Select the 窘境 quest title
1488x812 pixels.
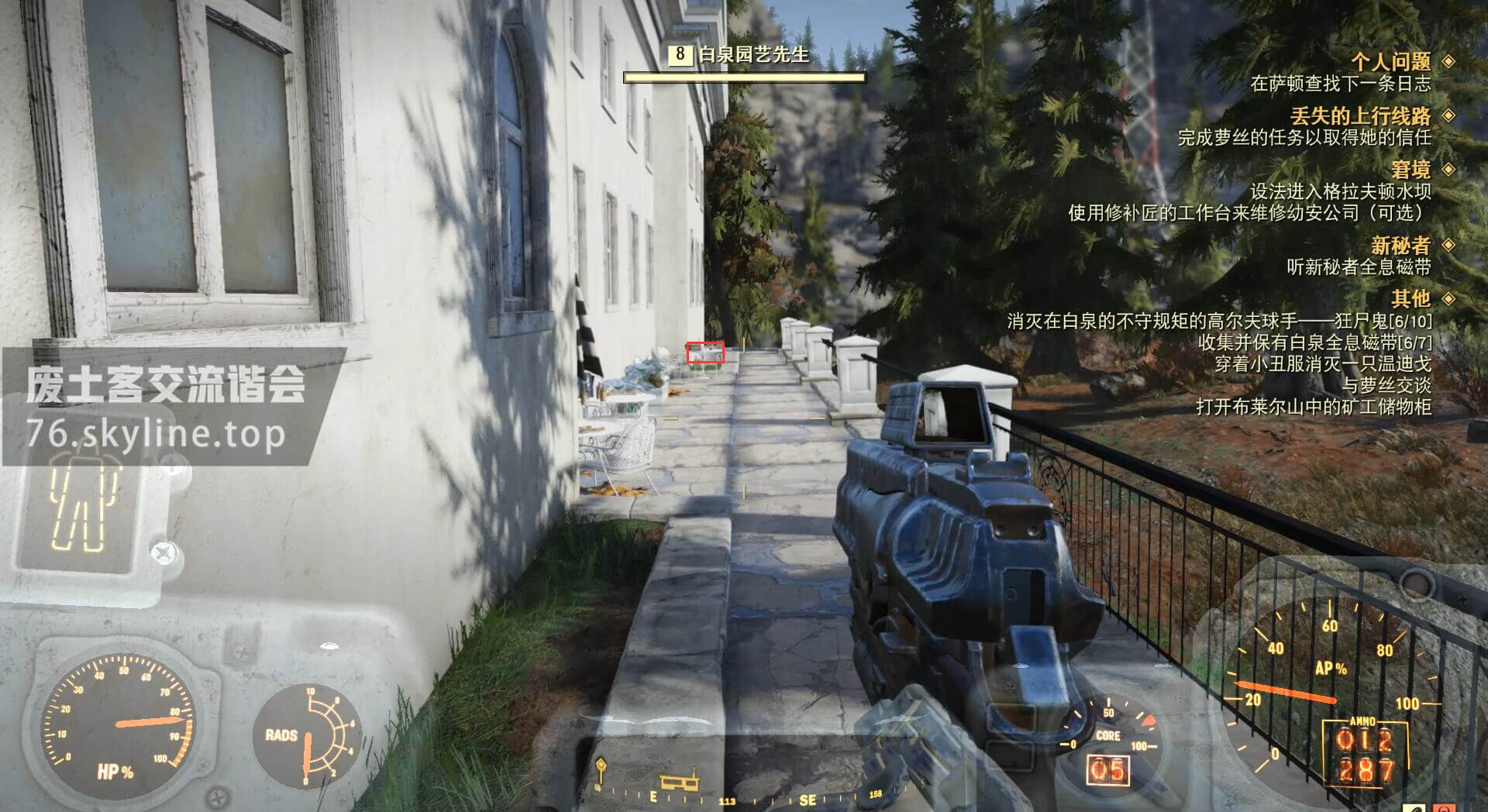tap(1410, 170)
